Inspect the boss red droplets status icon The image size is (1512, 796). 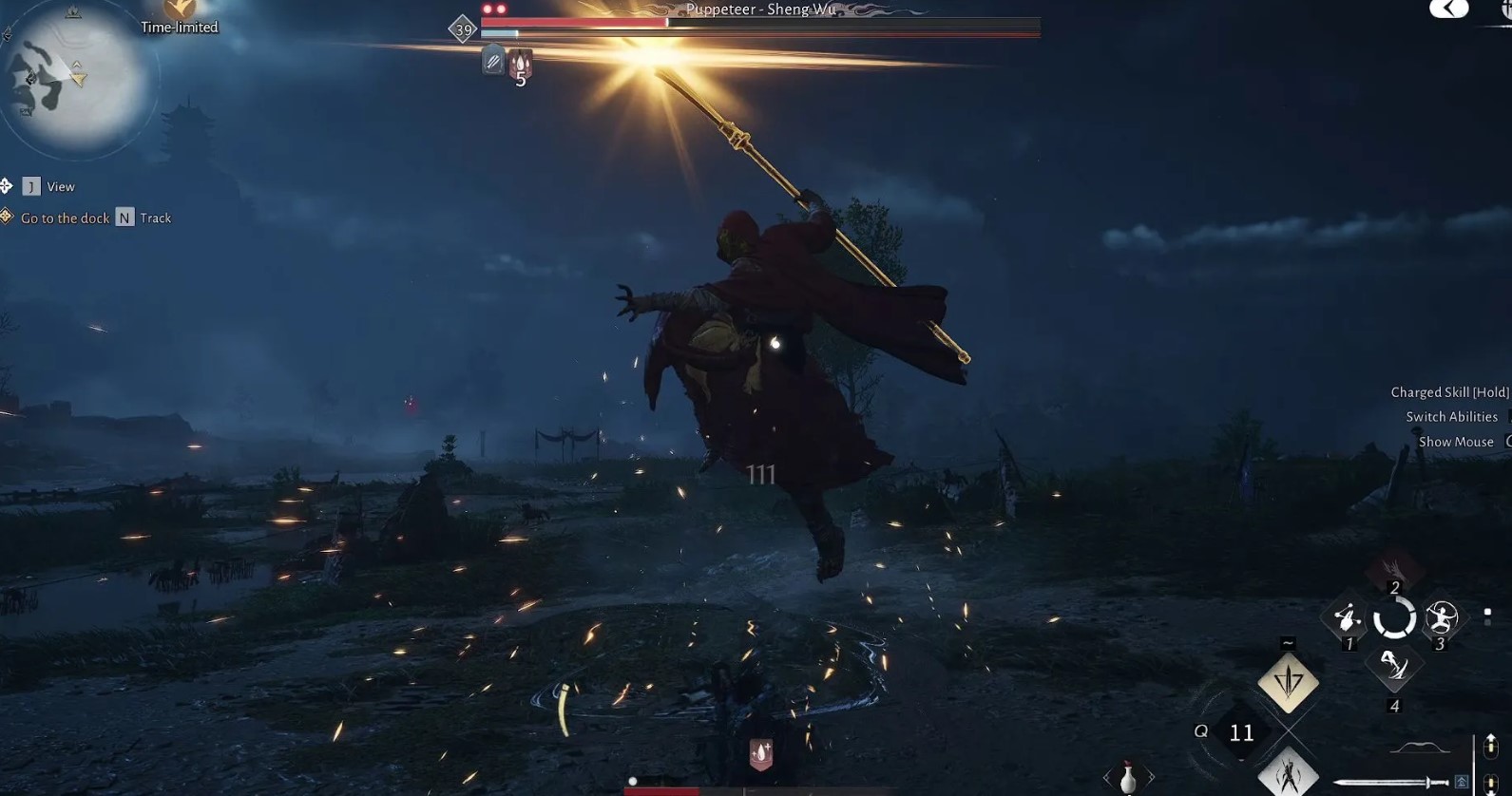click(520, 65)
